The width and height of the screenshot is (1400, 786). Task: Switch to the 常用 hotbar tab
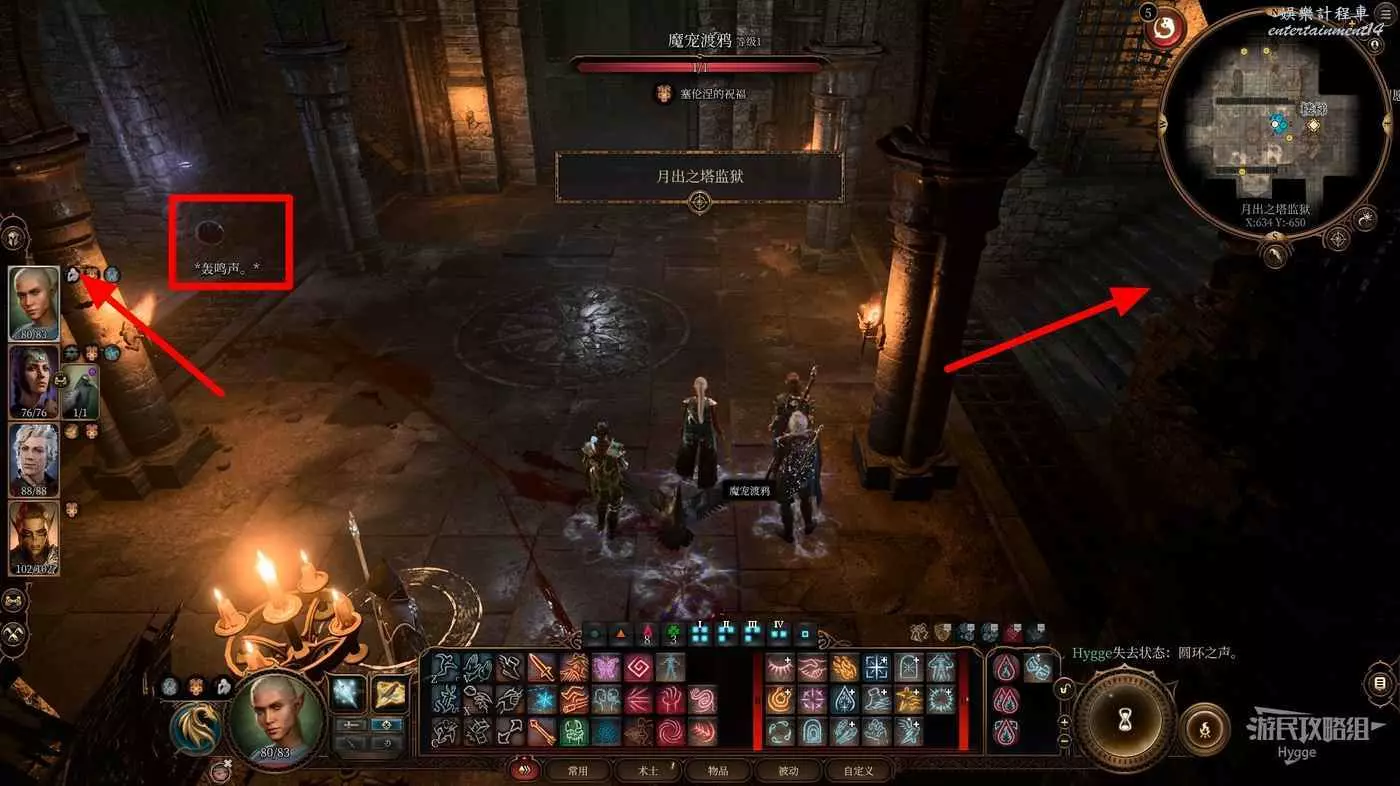tap(578, 771)
